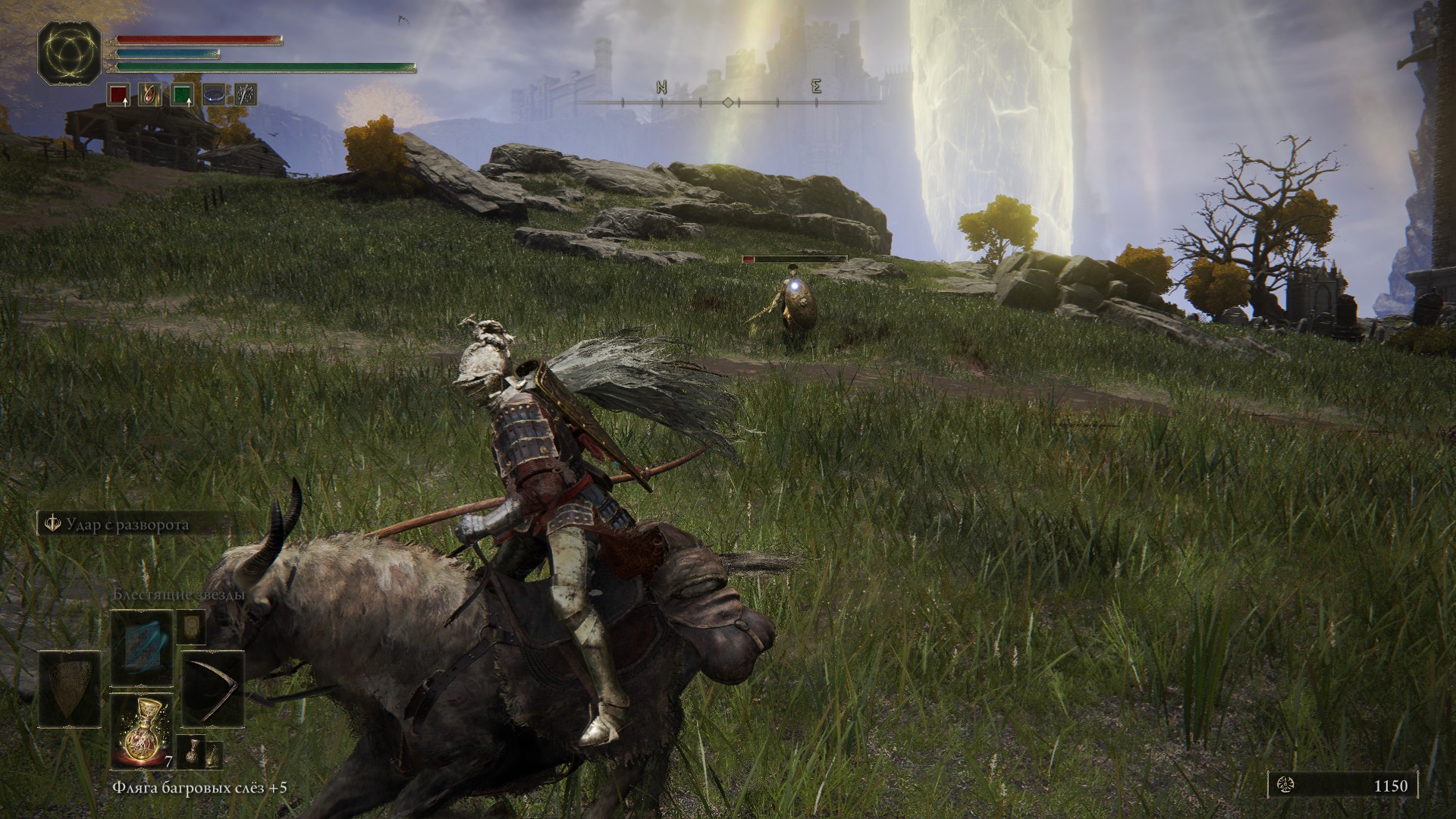Screen dimensions: 1456x819
Task: Click the compass bar
Action: point(728,101)
